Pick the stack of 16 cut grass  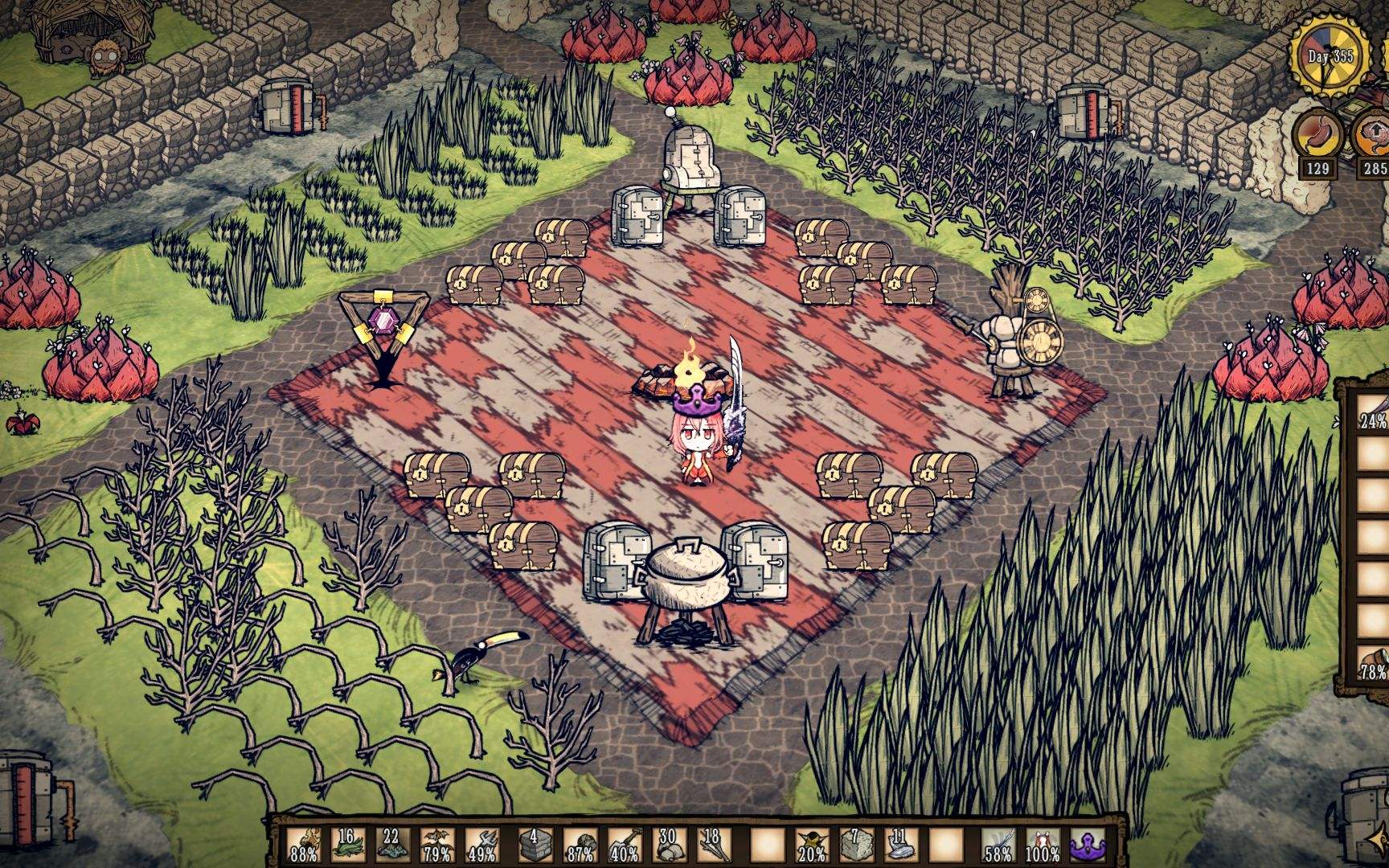348,844
